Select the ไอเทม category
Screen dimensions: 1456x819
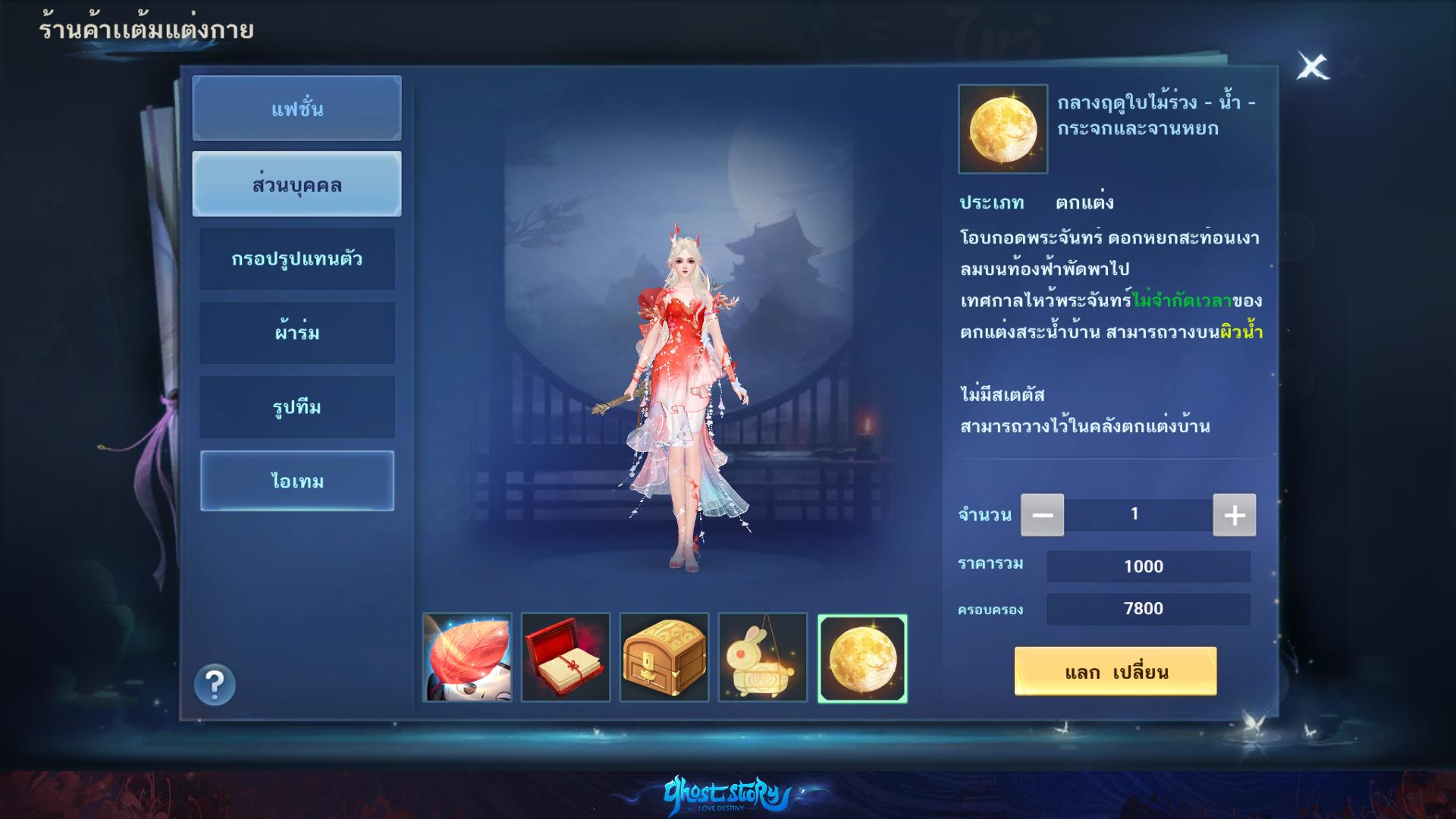(x=297, y=481)
